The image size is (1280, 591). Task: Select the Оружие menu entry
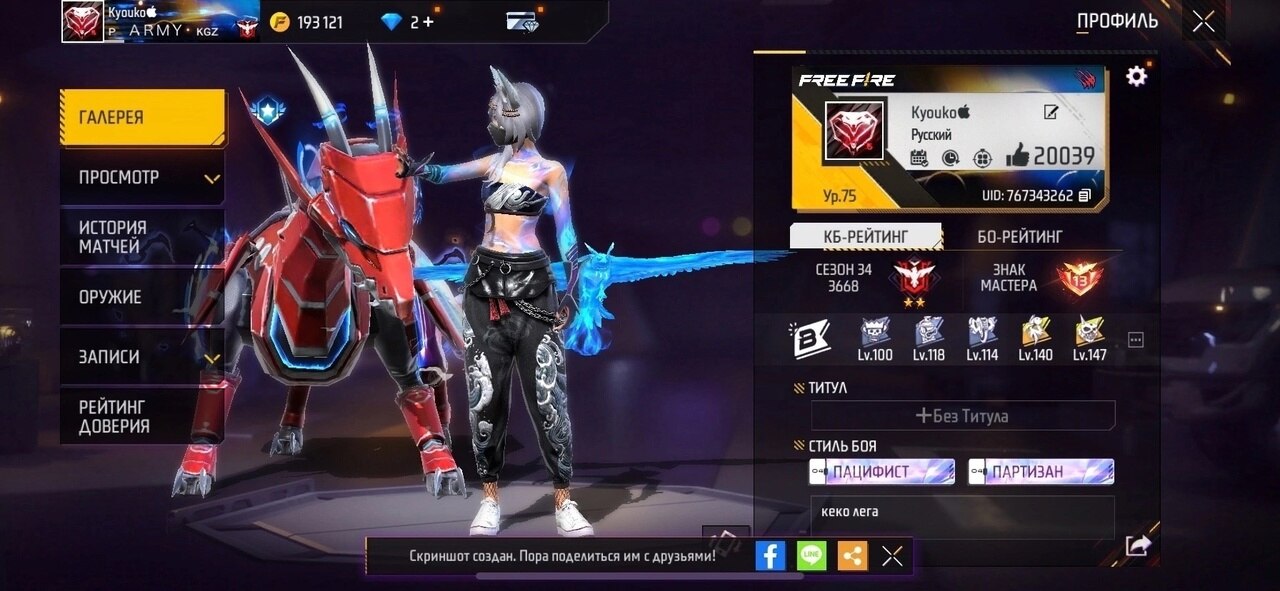[x=142, y=297]
